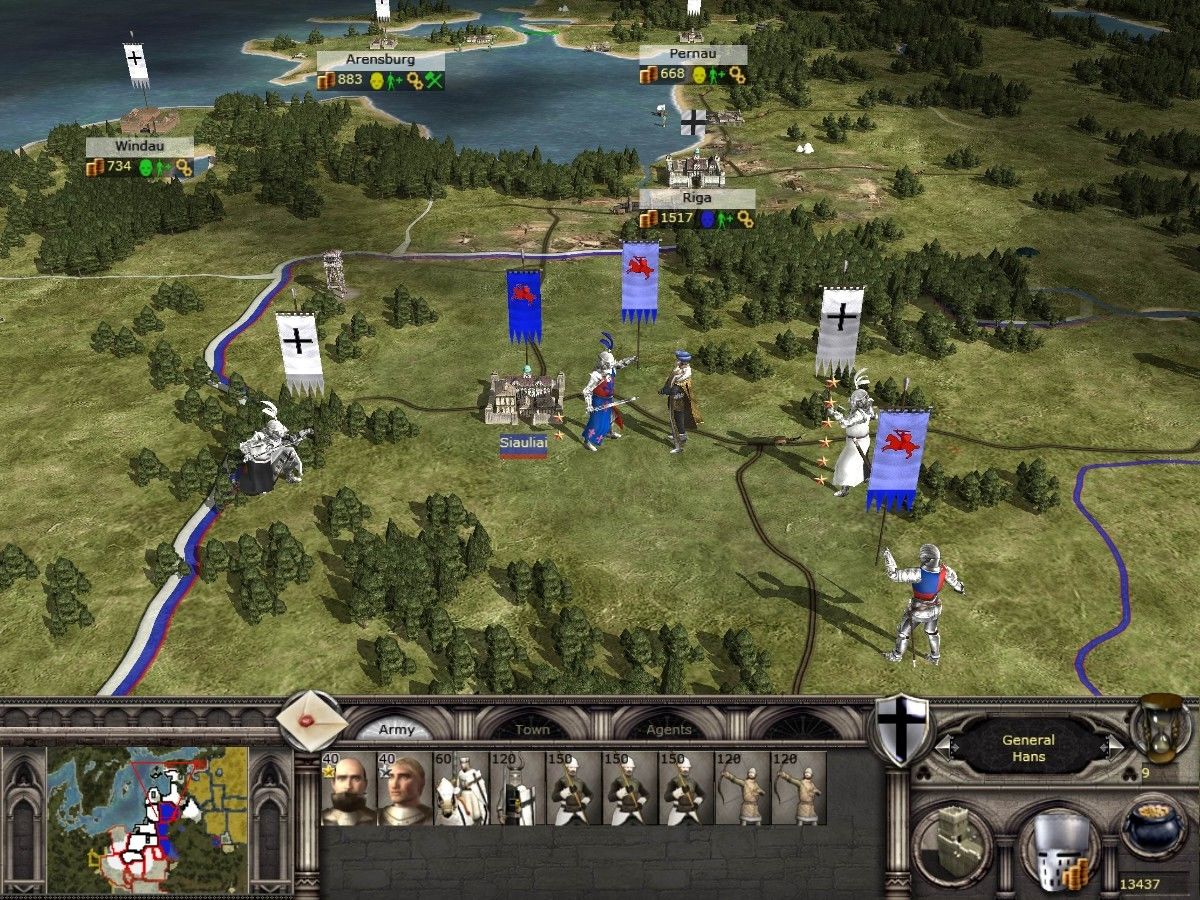Open the recruitment helmet button
The width and height of the screenshot is (1200, 900).
pos(1058,847)
